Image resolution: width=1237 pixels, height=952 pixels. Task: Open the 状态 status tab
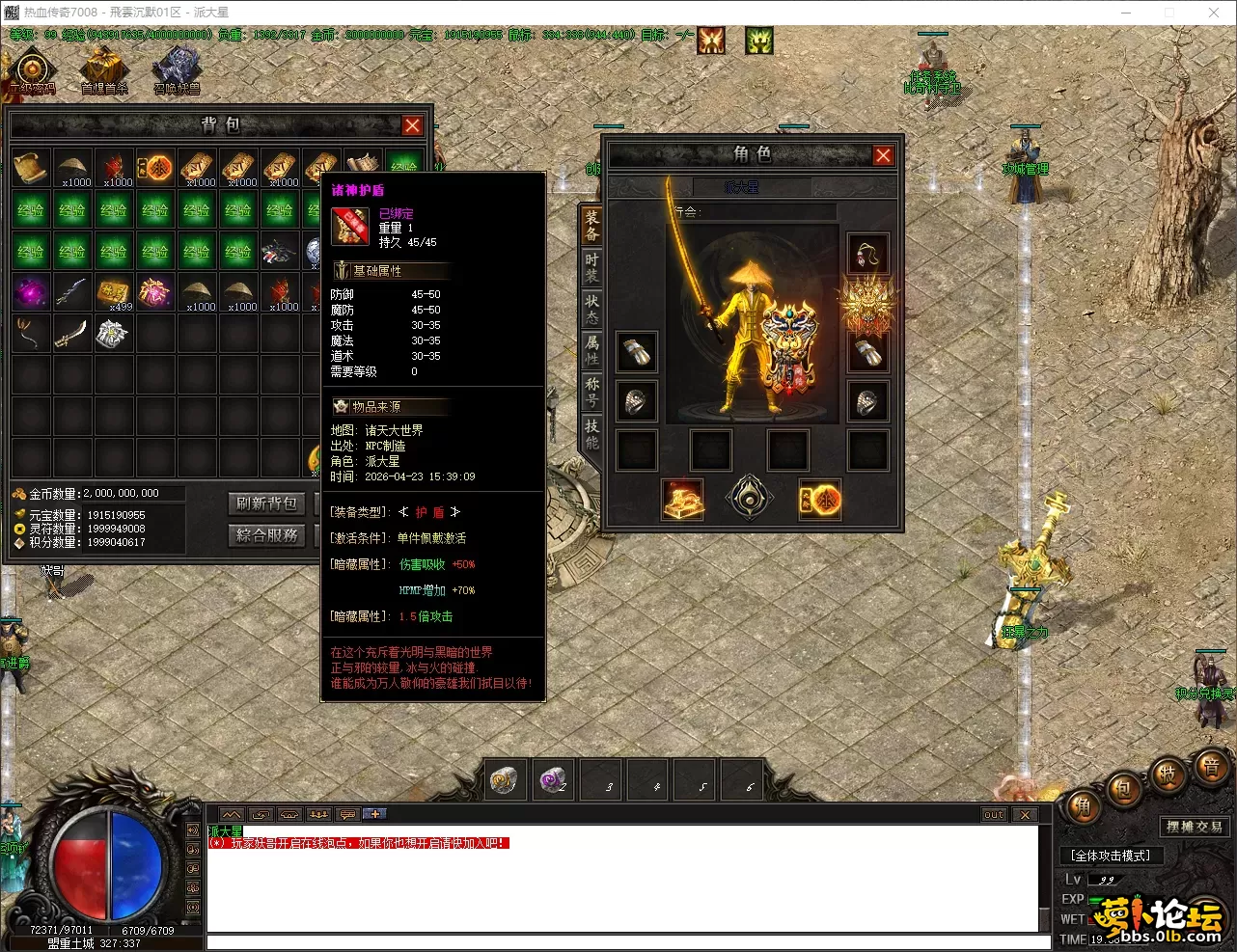tap(591, 310)
